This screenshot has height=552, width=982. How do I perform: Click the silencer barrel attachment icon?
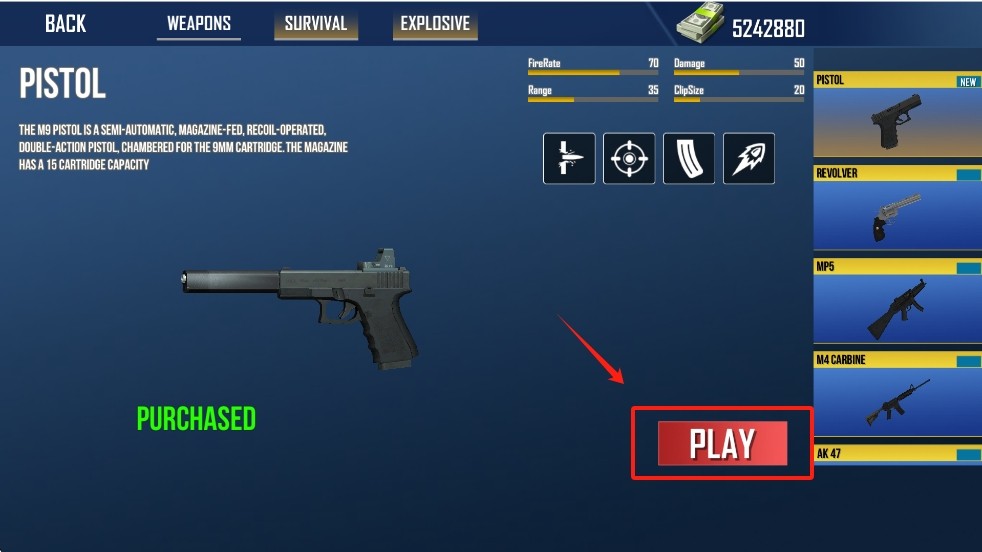coord(569,158)
